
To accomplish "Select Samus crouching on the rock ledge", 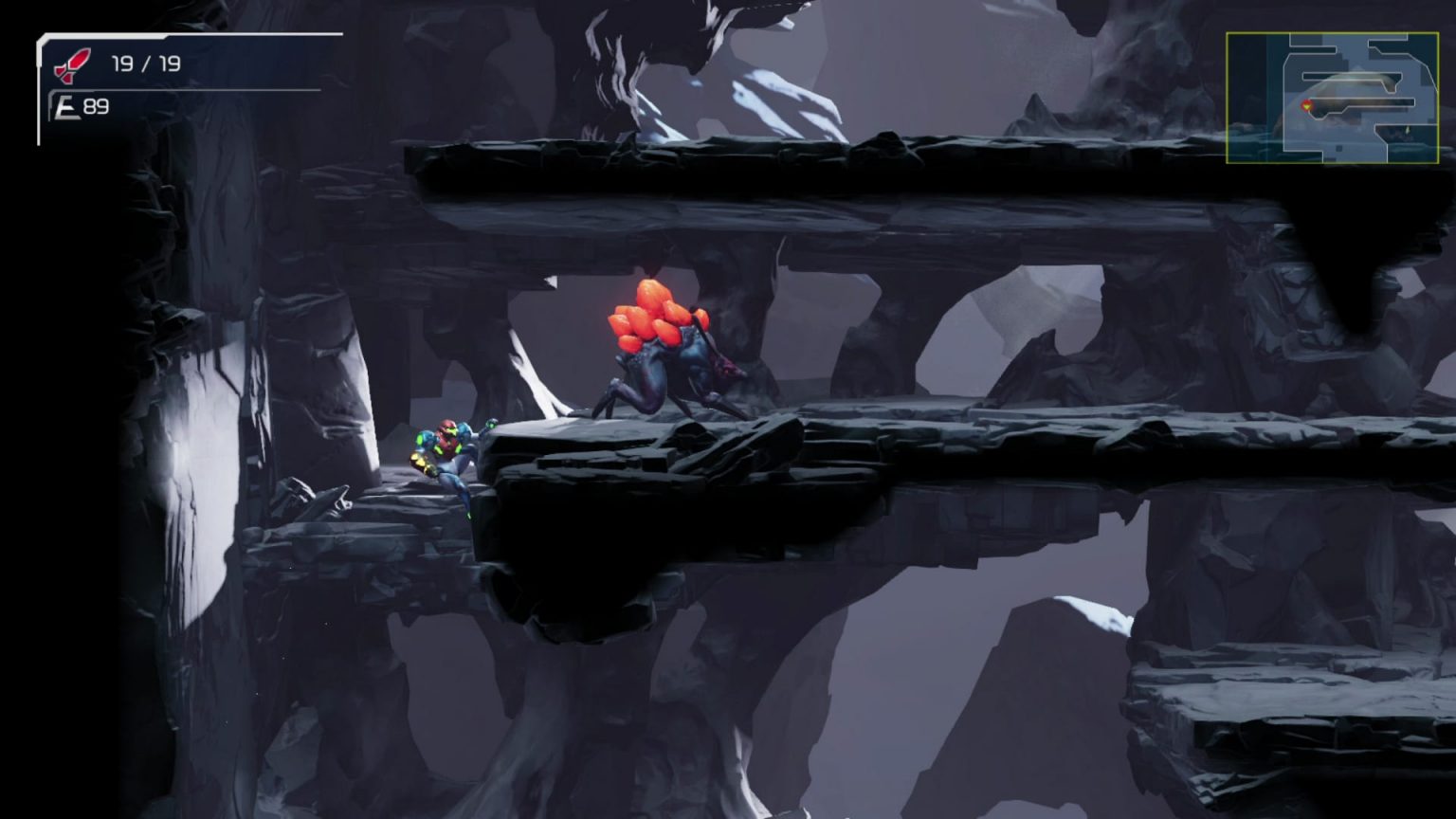I will (448, 455).
